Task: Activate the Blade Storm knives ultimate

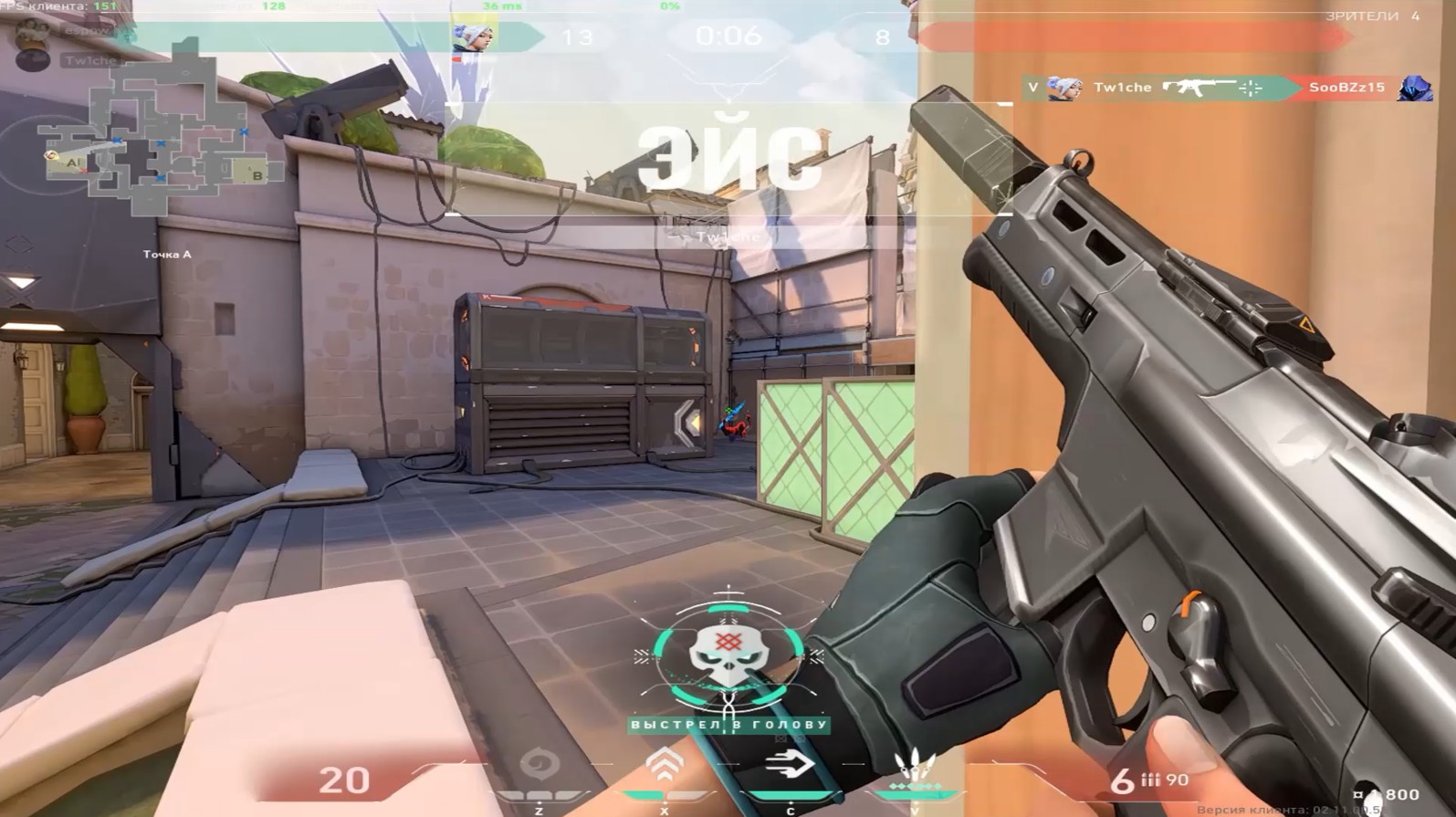Action: (914, 765)
